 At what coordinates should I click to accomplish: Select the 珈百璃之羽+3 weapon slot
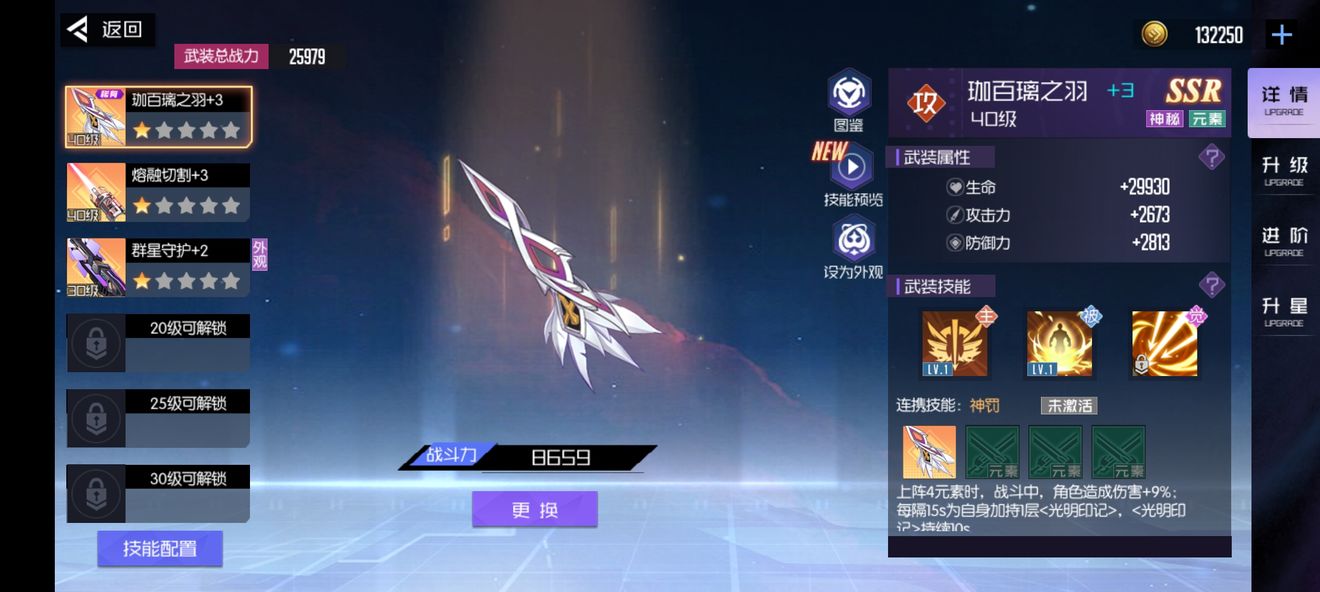point(158,116)
